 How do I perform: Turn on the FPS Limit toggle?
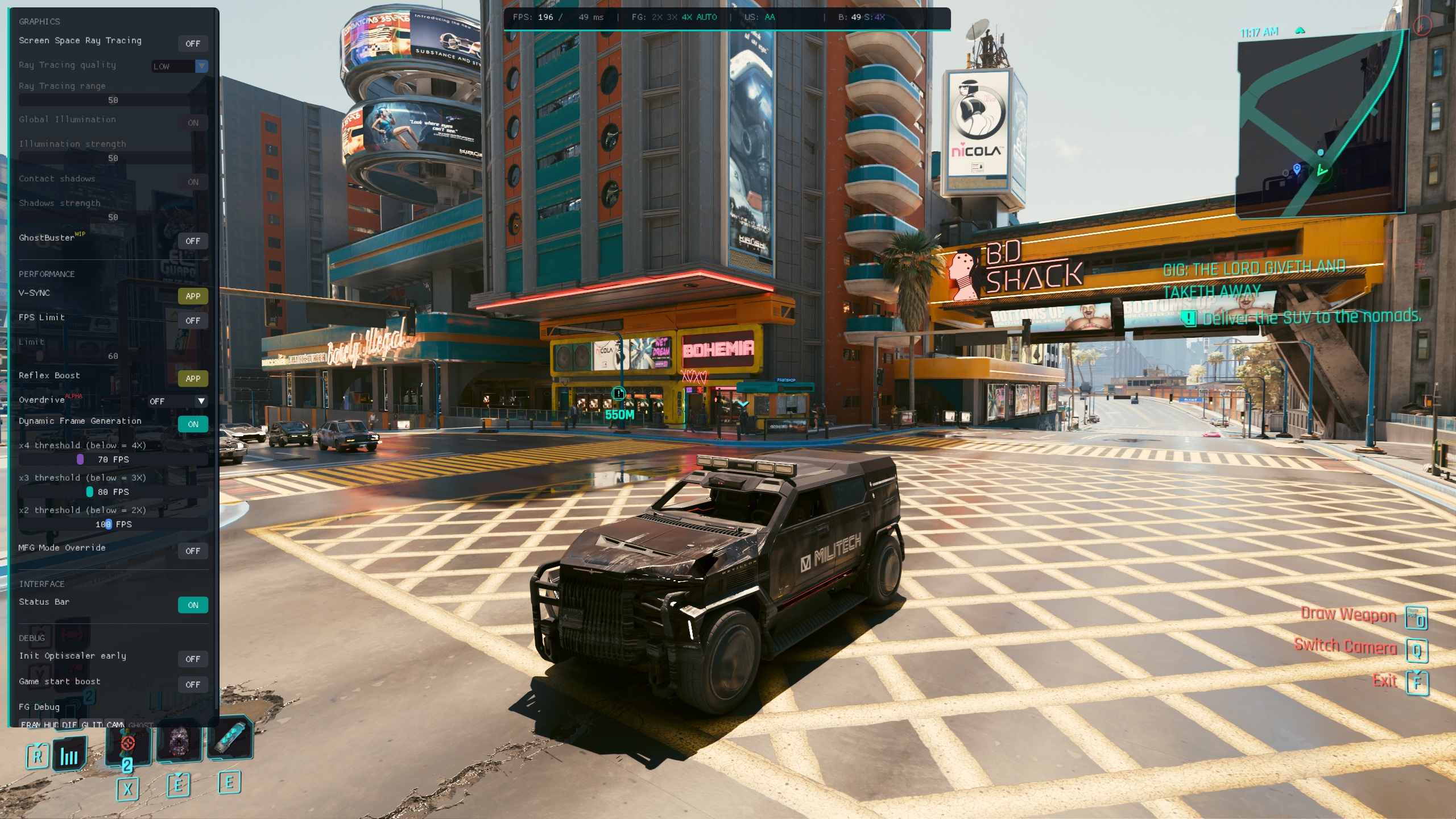[193, 321]
